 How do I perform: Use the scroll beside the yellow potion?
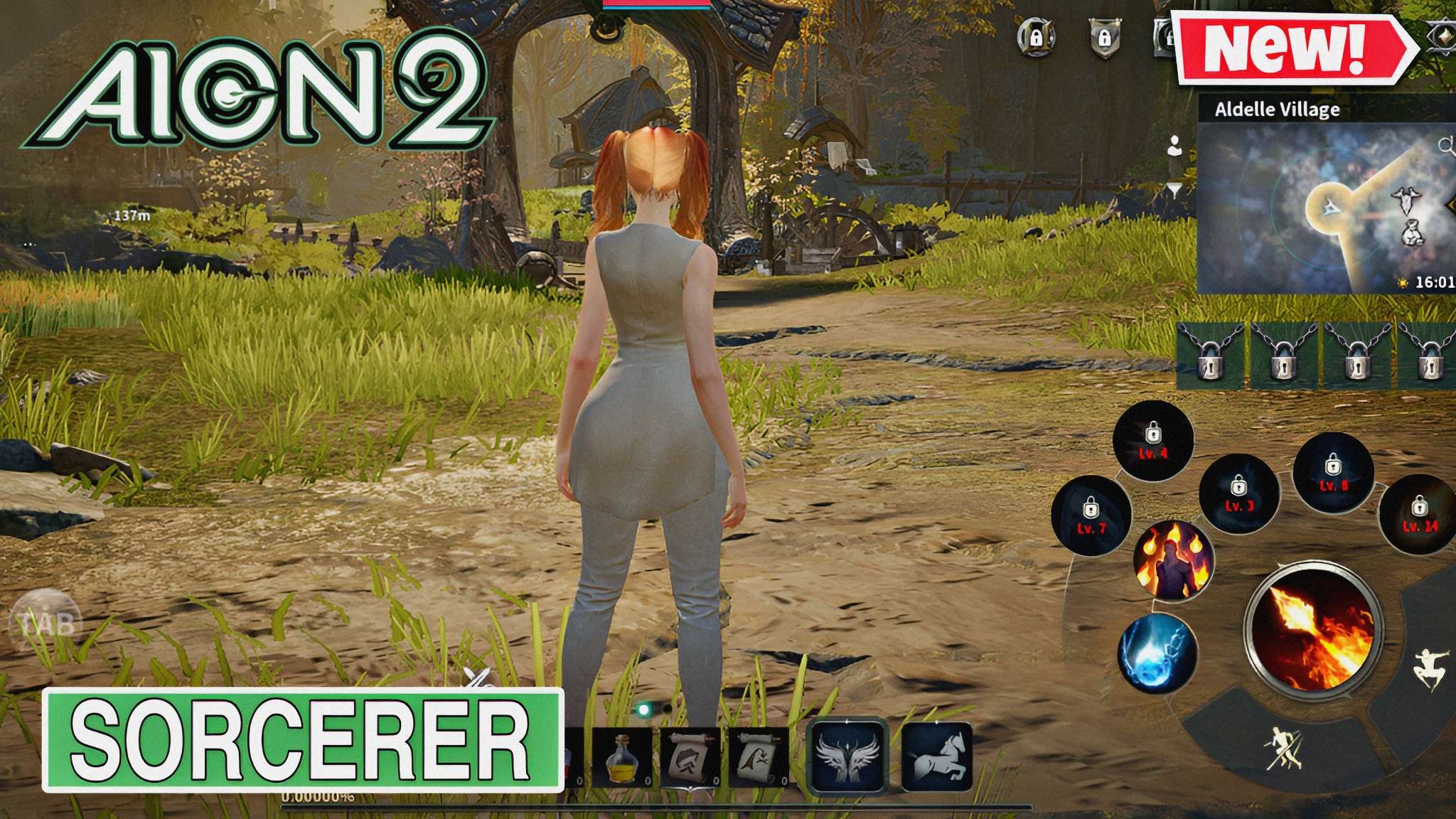tap(689, 759)
